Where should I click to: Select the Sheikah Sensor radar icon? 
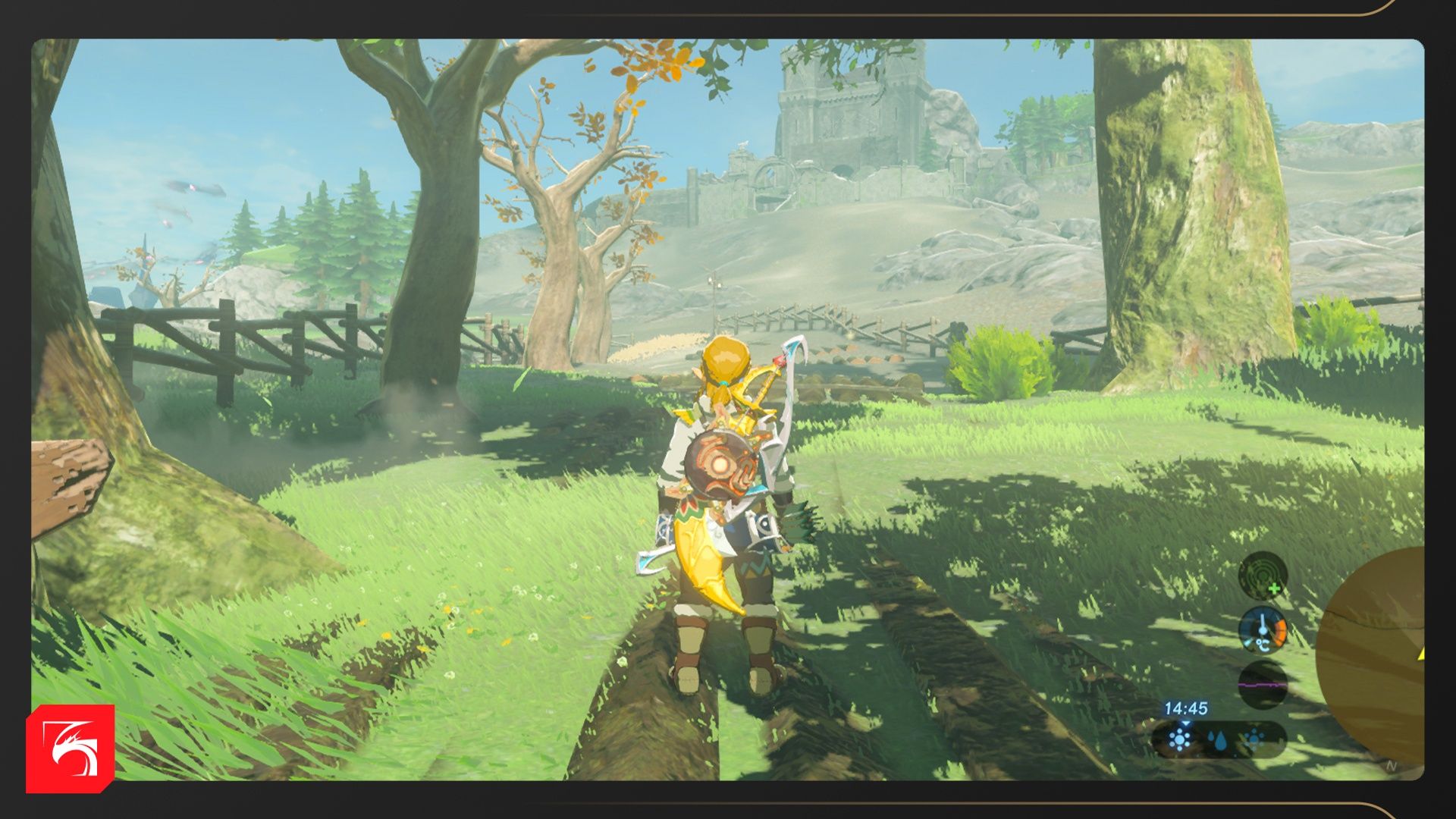point(1263,576)
